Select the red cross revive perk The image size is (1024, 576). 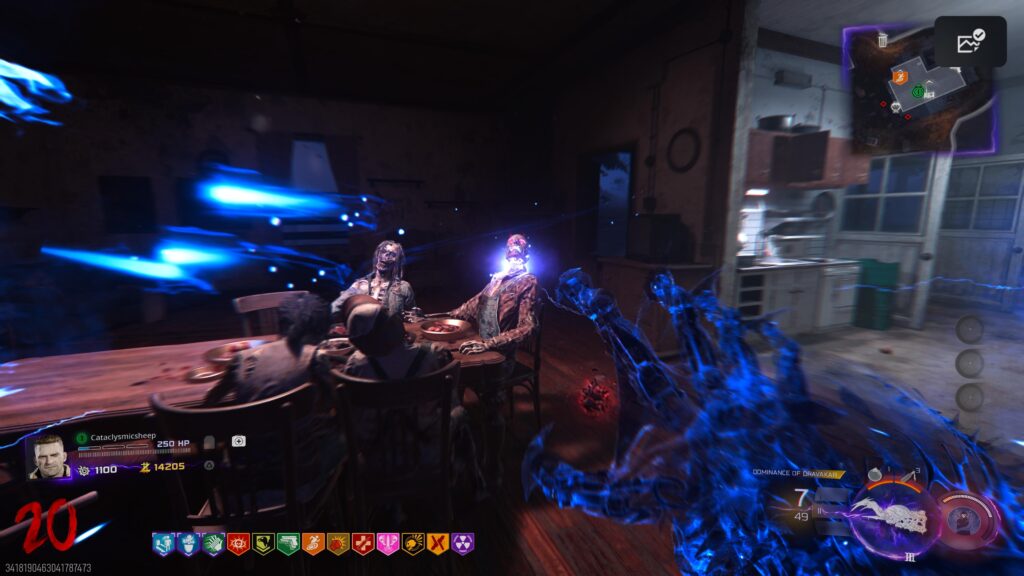point(363,544)
